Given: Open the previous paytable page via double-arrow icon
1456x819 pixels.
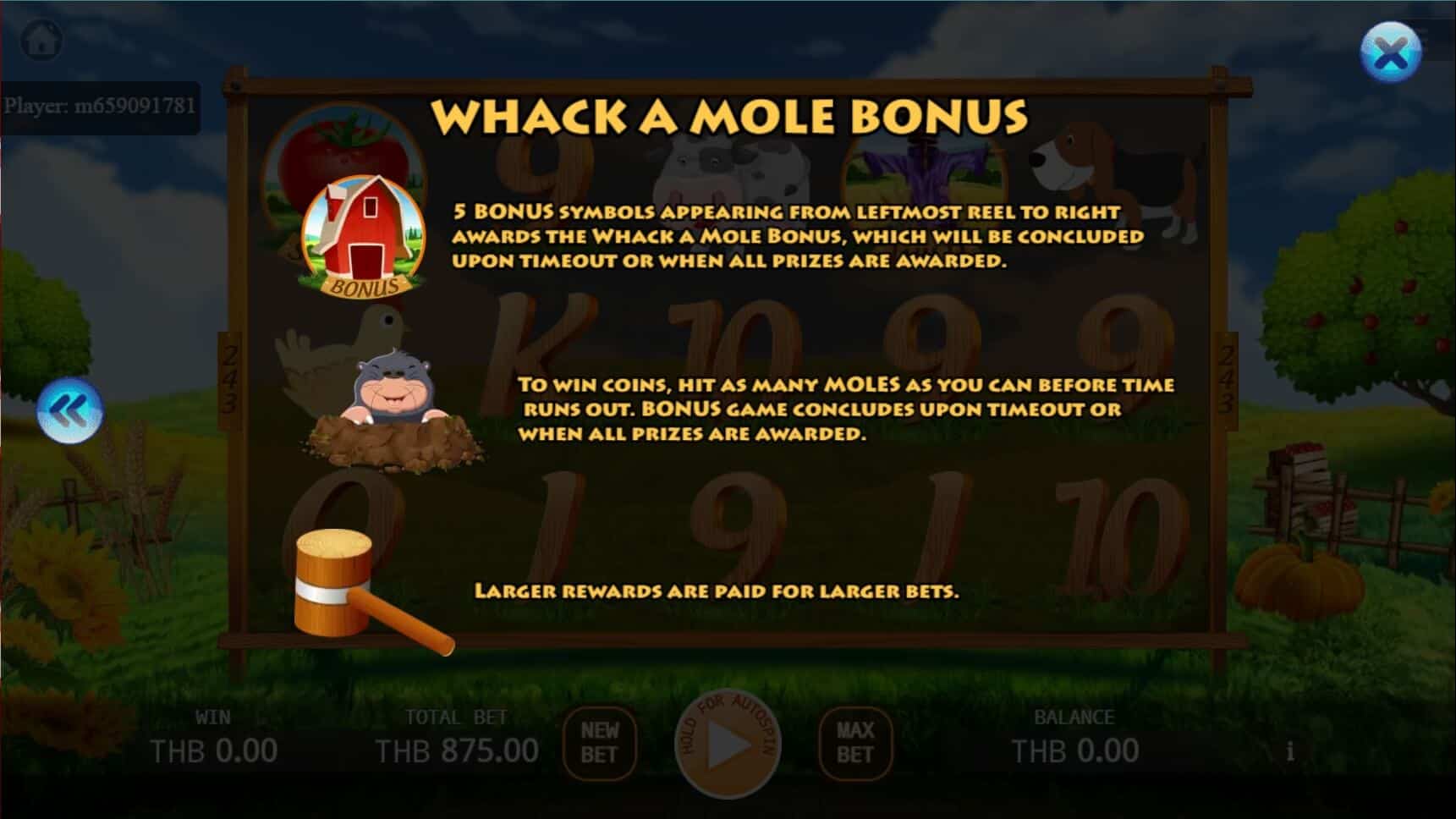Looking at the screenshot, I should coord(71,410).
